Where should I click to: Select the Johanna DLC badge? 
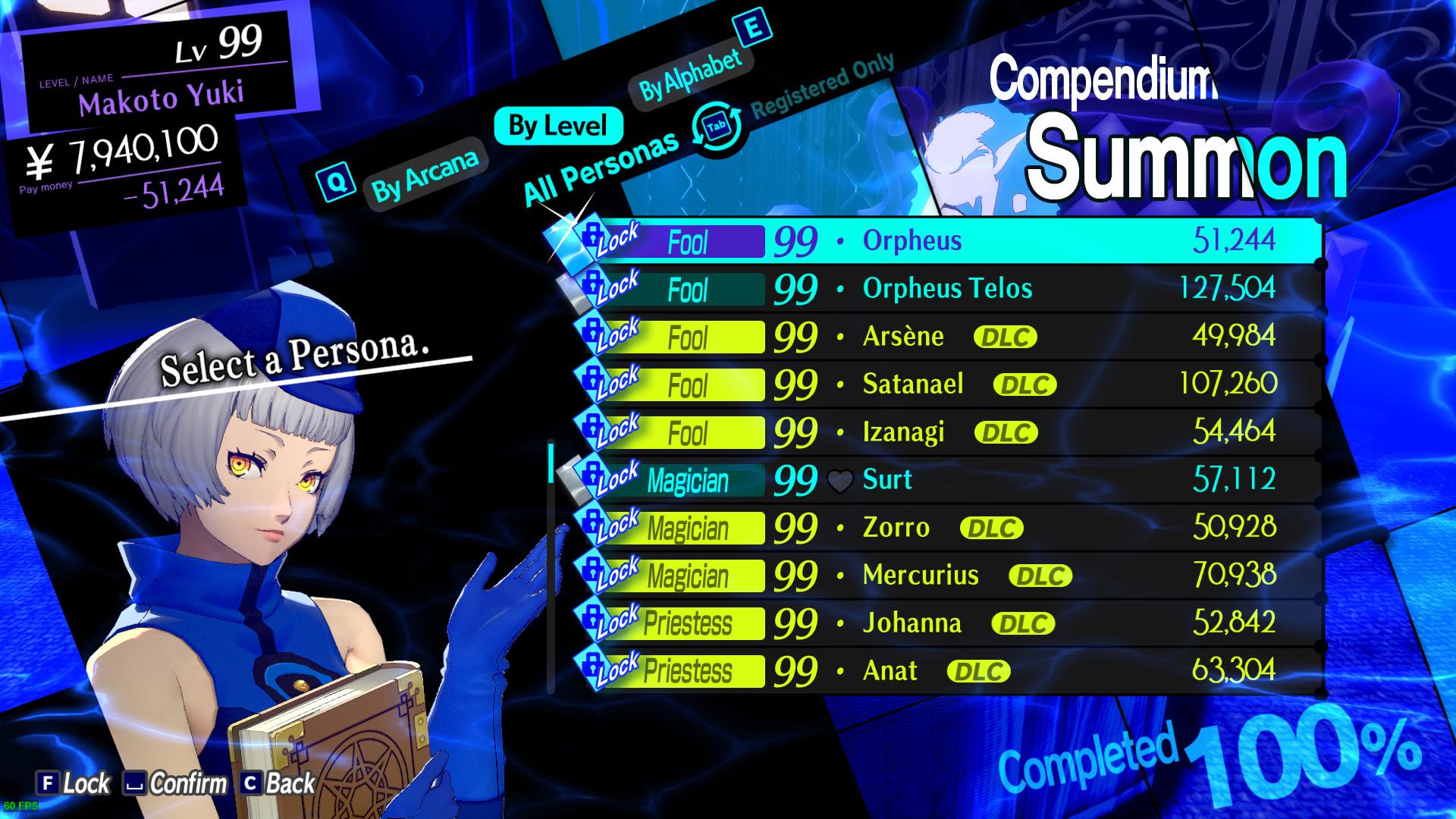pos(1022,623)
